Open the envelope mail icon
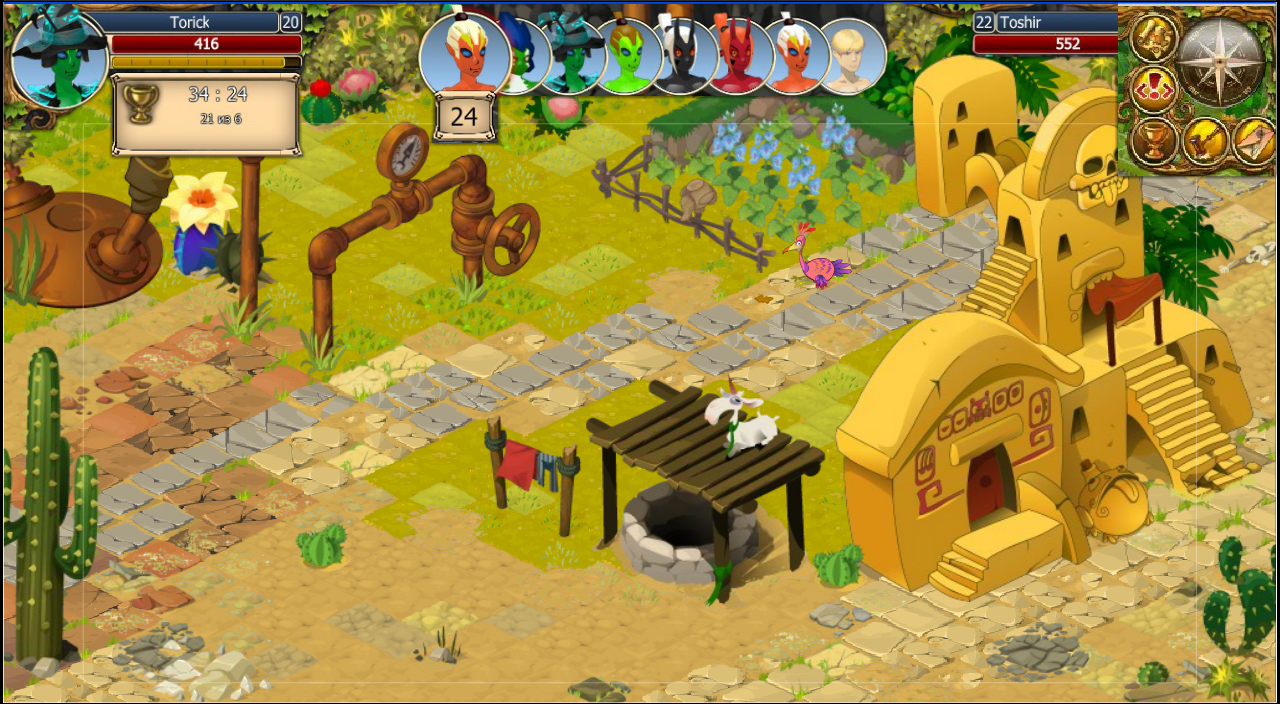 click(1253, 143)
